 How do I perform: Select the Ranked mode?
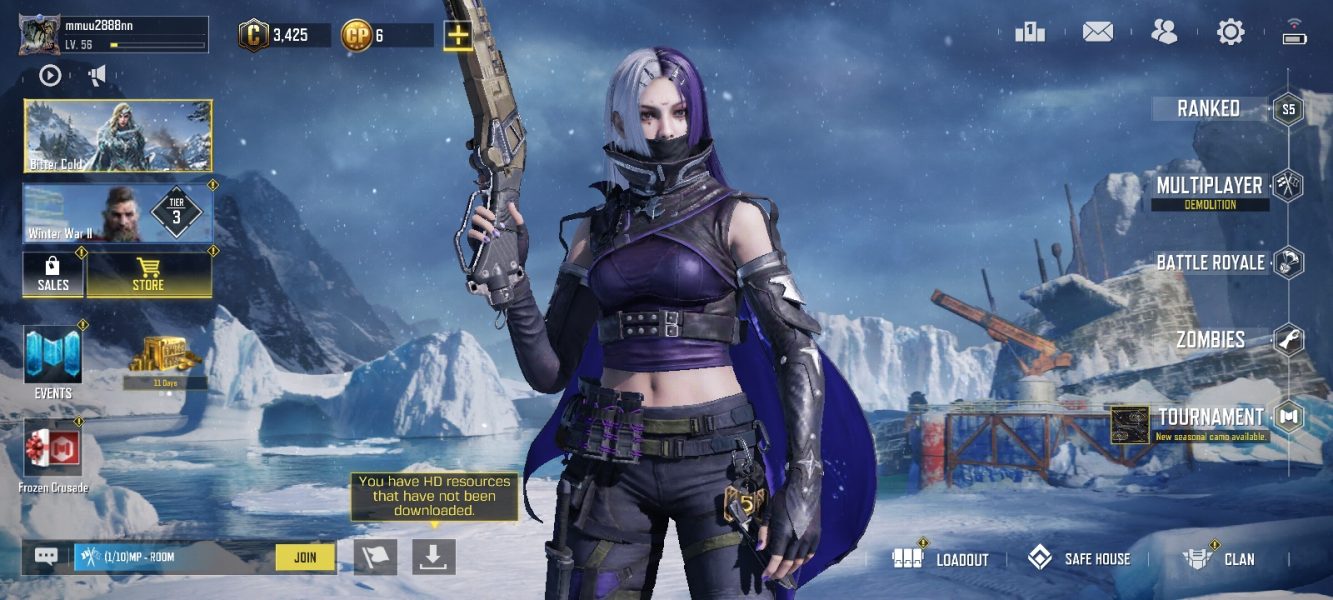tap(1210, 109)
